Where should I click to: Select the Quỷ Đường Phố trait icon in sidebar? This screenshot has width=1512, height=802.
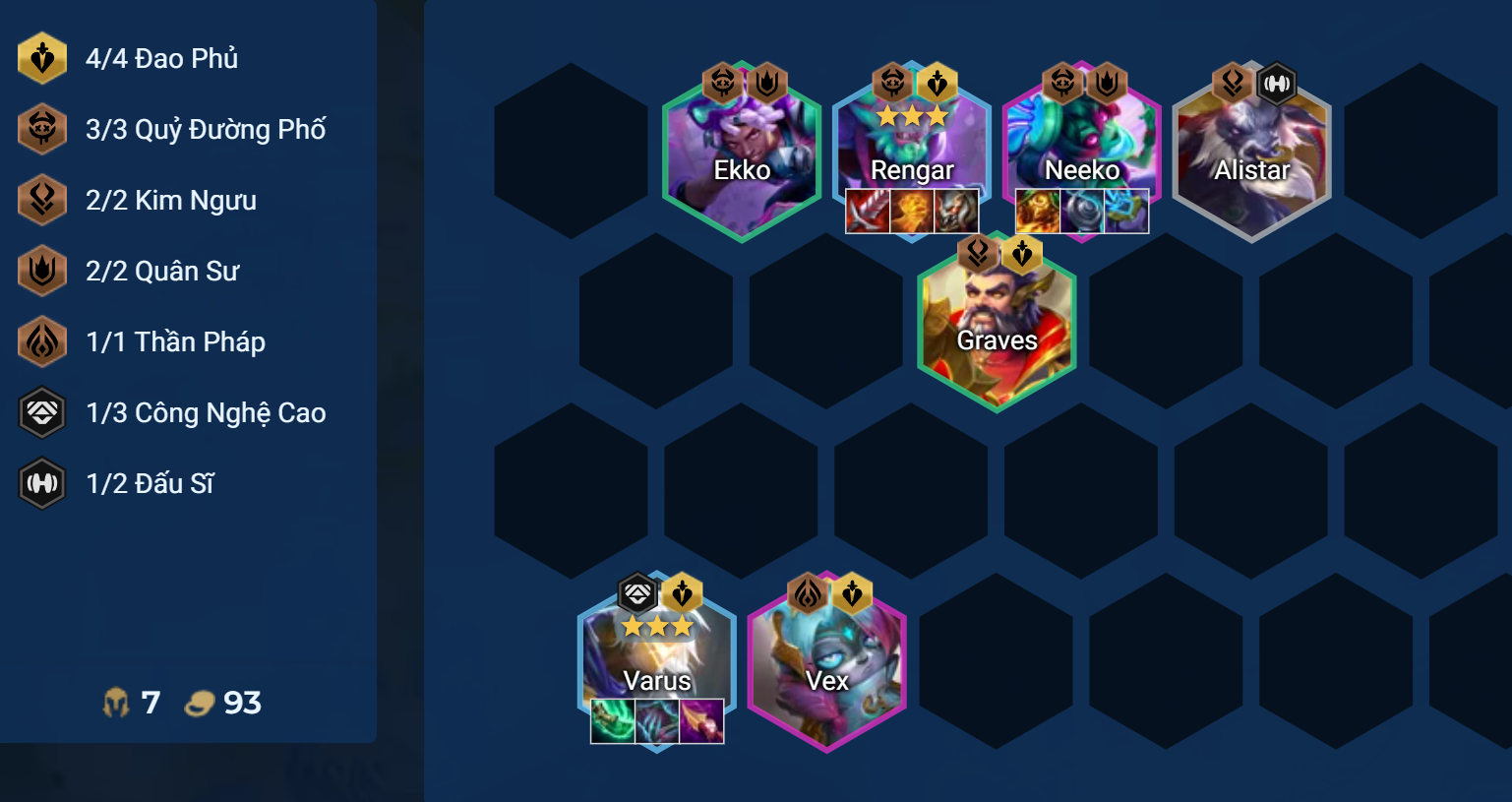point(41,129)
